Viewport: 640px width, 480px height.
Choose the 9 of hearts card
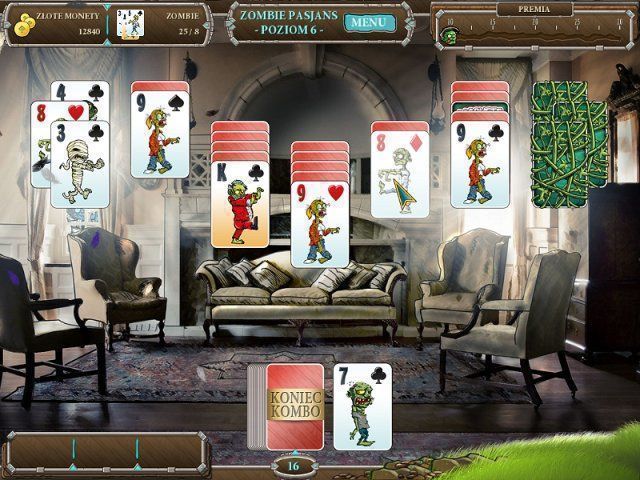point(320,225)
